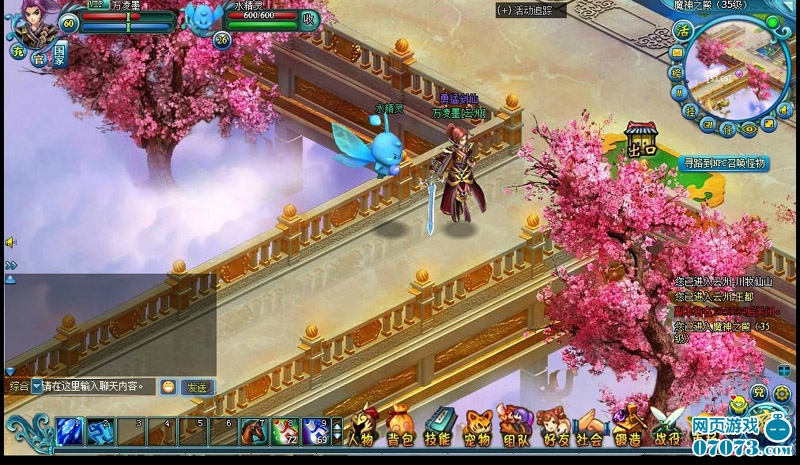
Task: Click the 收 recall pet button
Action: pos(310,19)
